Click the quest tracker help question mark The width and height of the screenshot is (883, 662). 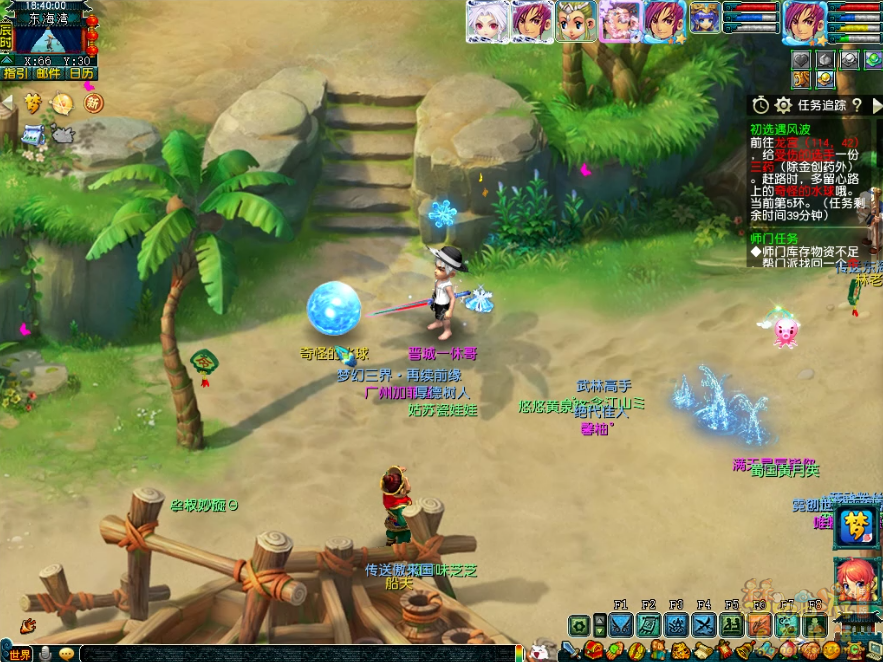[x=857, y=105]
